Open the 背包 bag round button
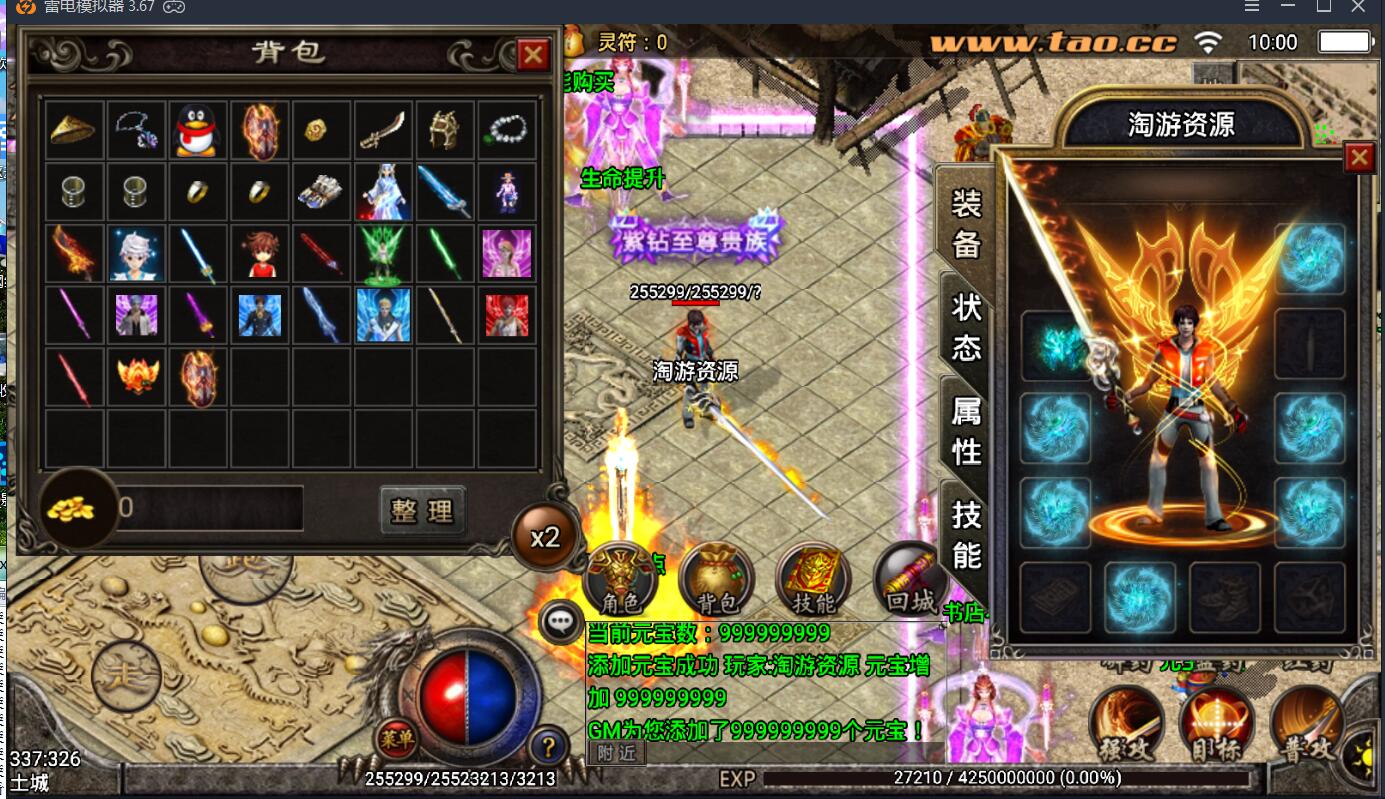The image size is (1385, 799). (716, 580)
